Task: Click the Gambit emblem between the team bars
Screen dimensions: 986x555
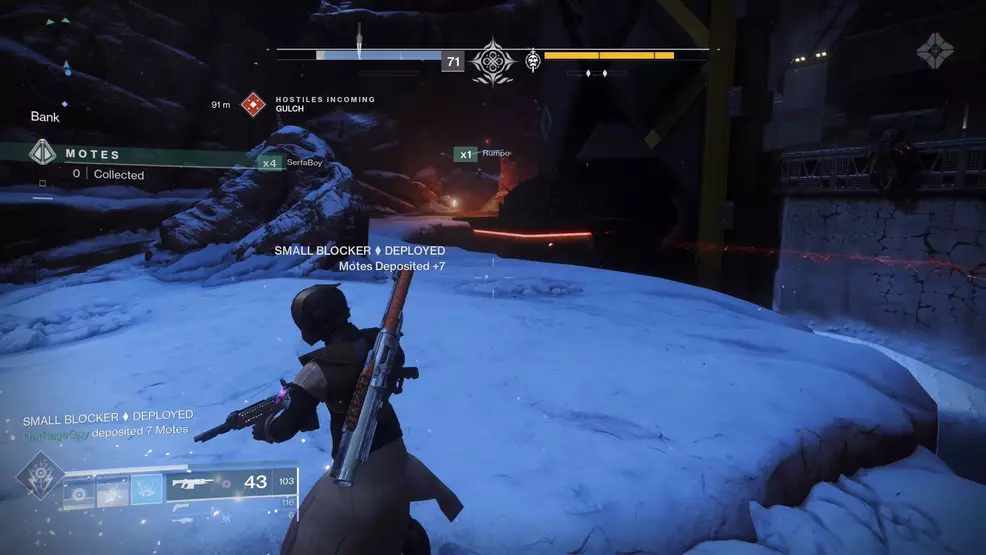Action: [x=492, y=60]
